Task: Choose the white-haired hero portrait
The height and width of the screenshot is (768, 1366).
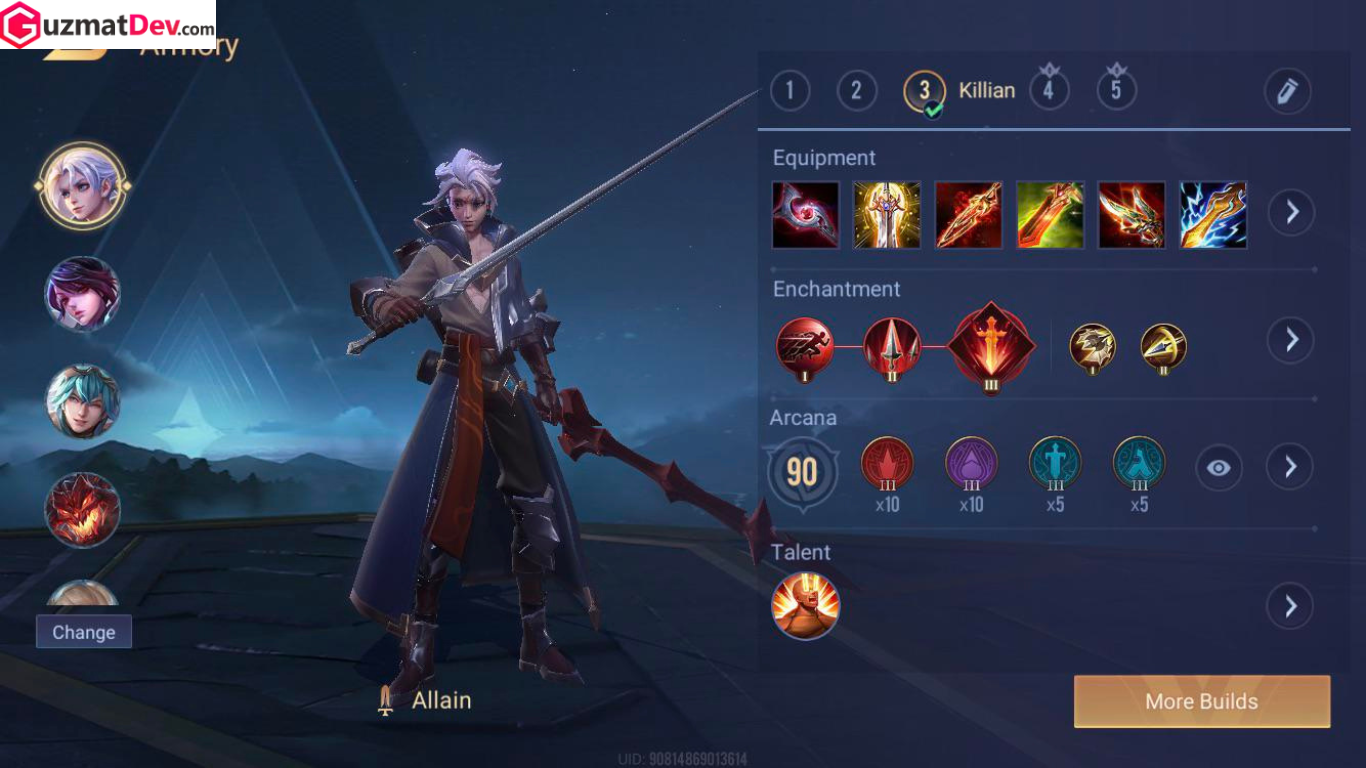Action: click(x=82, y=186)
